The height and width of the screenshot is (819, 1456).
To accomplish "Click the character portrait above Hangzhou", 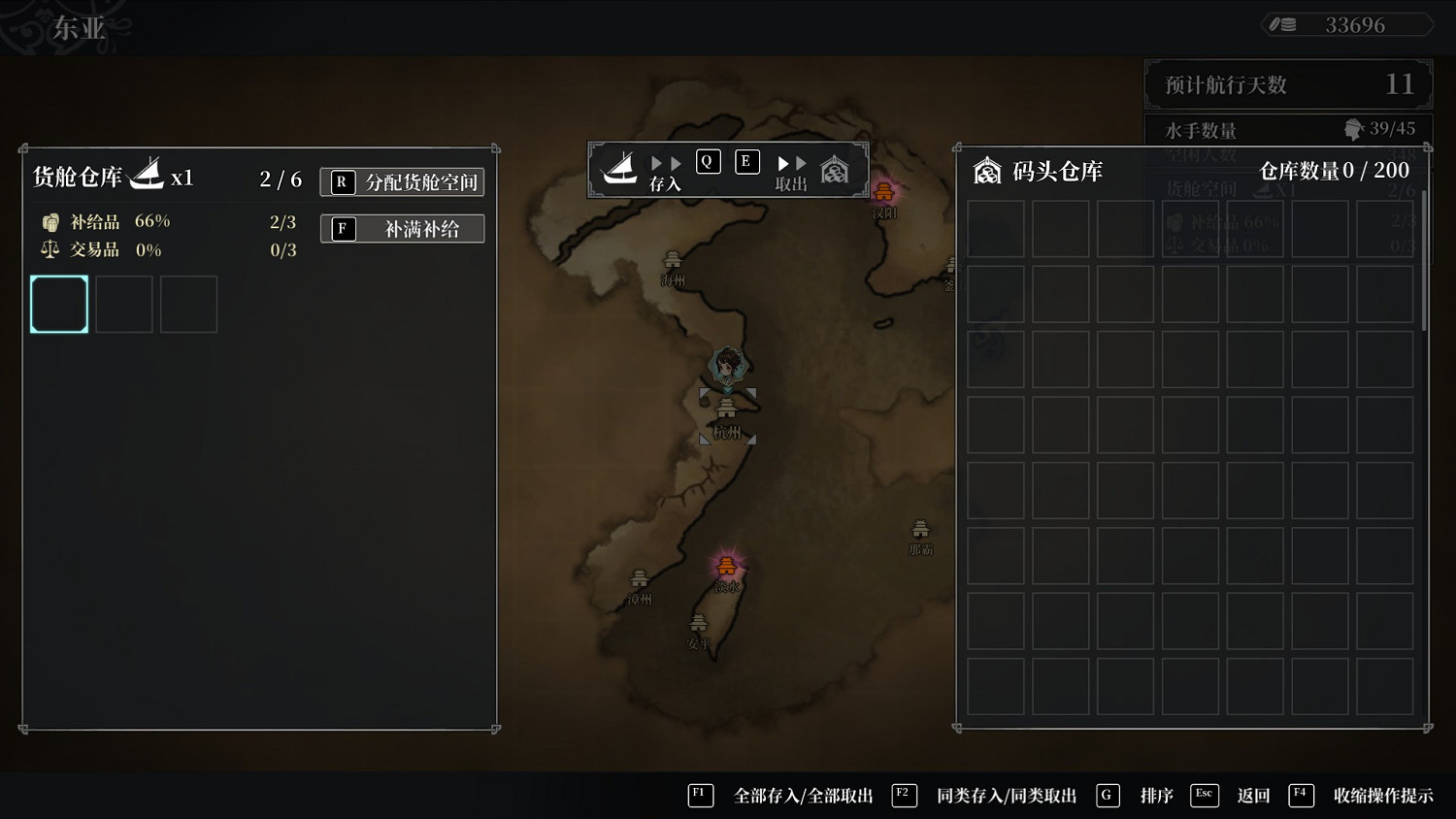I will click(x=726, y=367).
